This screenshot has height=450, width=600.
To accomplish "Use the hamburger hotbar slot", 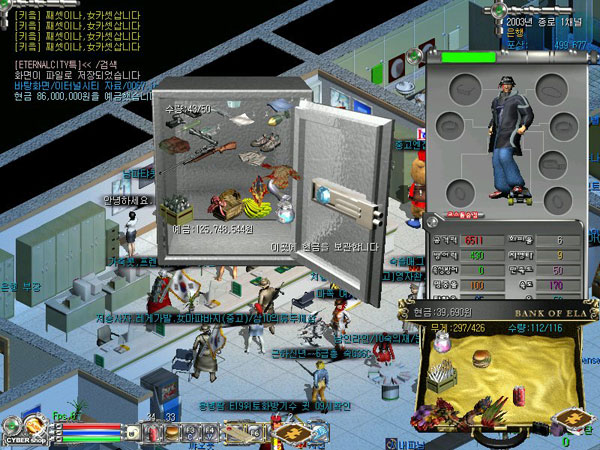I will point(172,433).
